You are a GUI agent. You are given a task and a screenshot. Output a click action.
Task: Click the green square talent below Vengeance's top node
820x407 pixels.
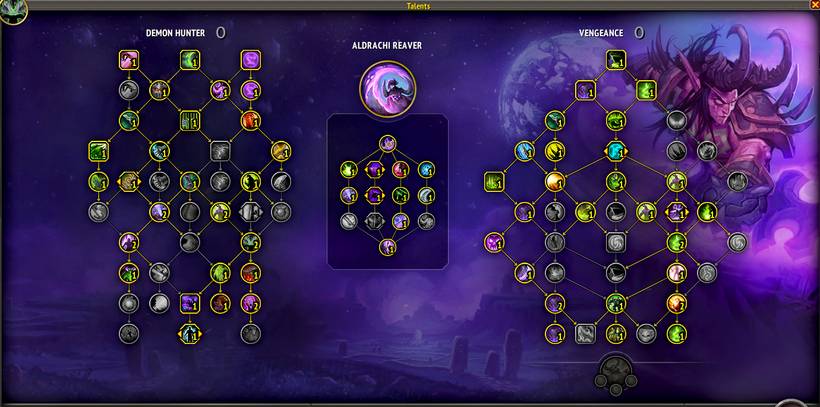[x=646, y=92]
